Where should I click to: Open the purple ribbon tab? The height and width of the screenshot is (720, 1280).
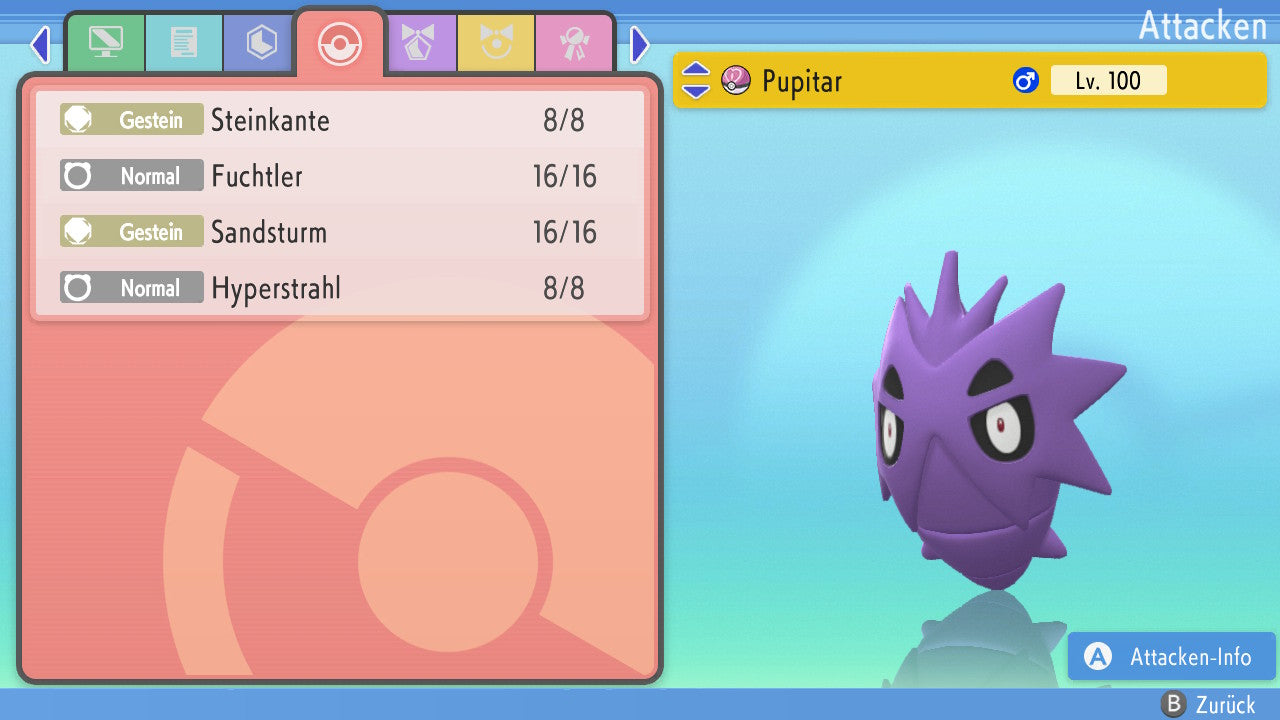[419, 43]
